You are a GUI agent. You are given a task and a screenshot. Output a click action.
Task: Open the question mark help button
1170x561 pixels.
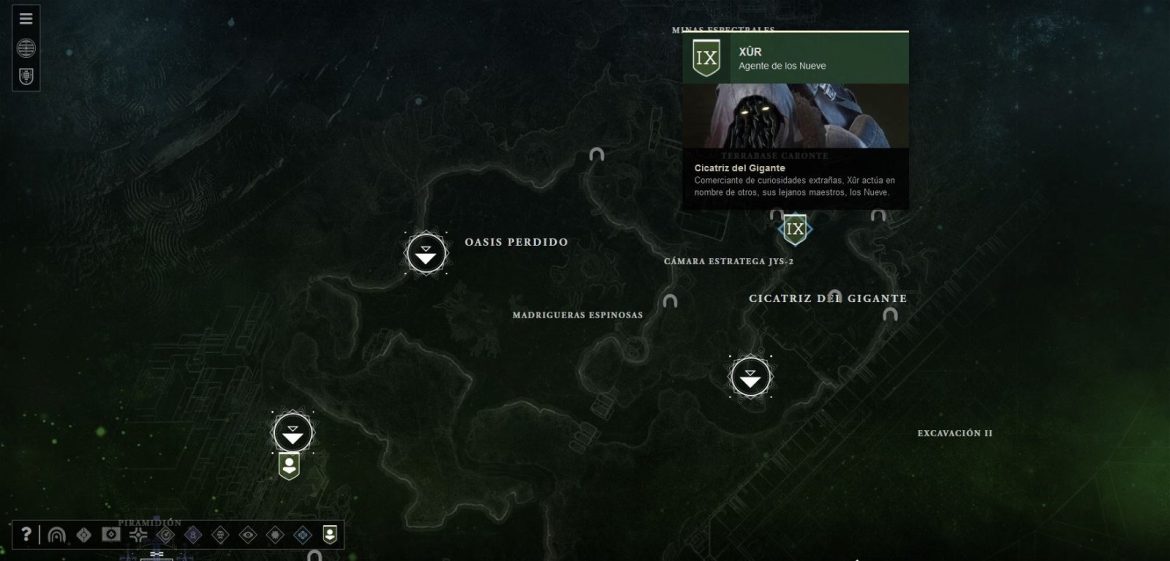click(27, 535)
